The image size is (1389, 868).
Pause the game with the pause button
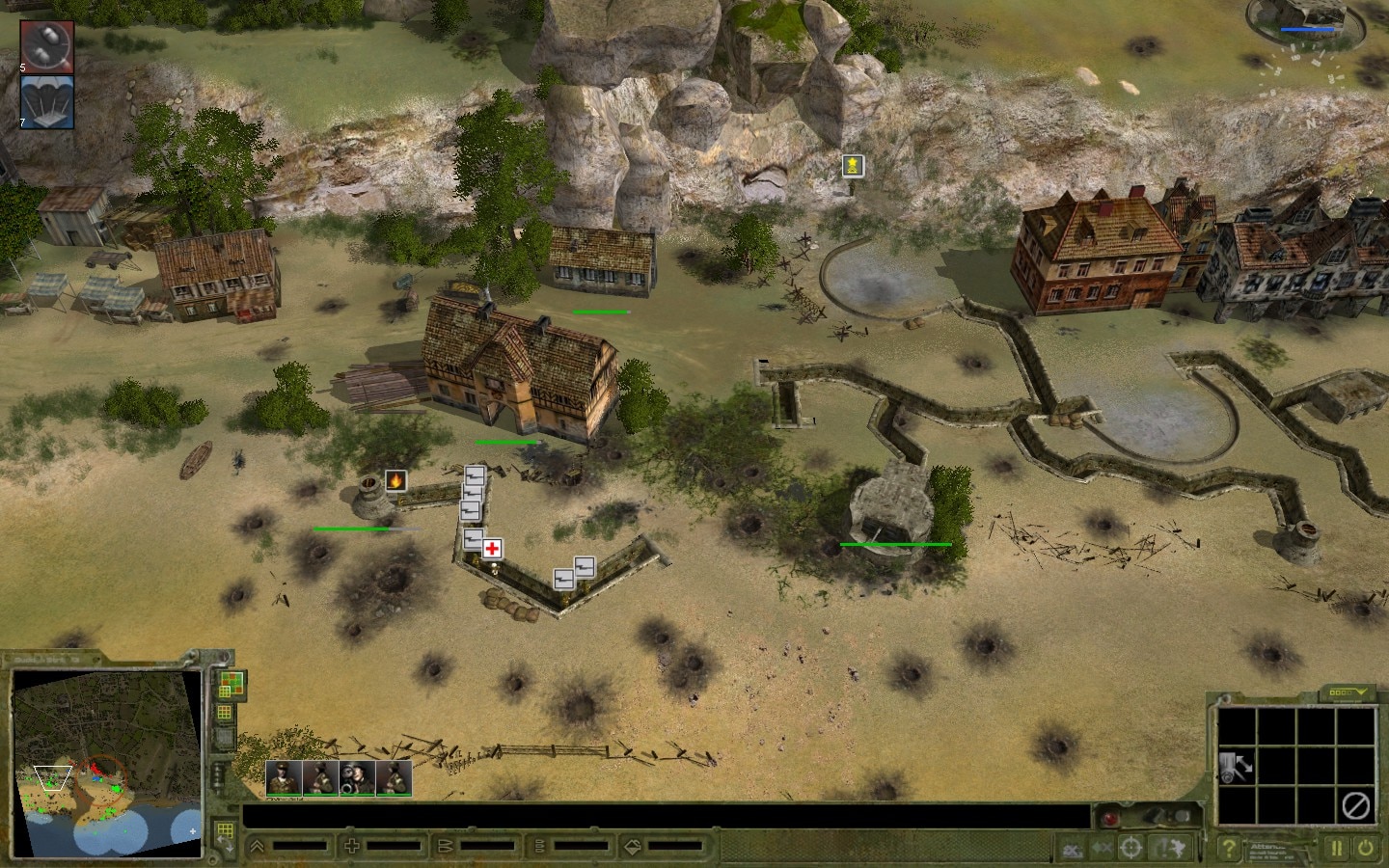click(1337, 849)
